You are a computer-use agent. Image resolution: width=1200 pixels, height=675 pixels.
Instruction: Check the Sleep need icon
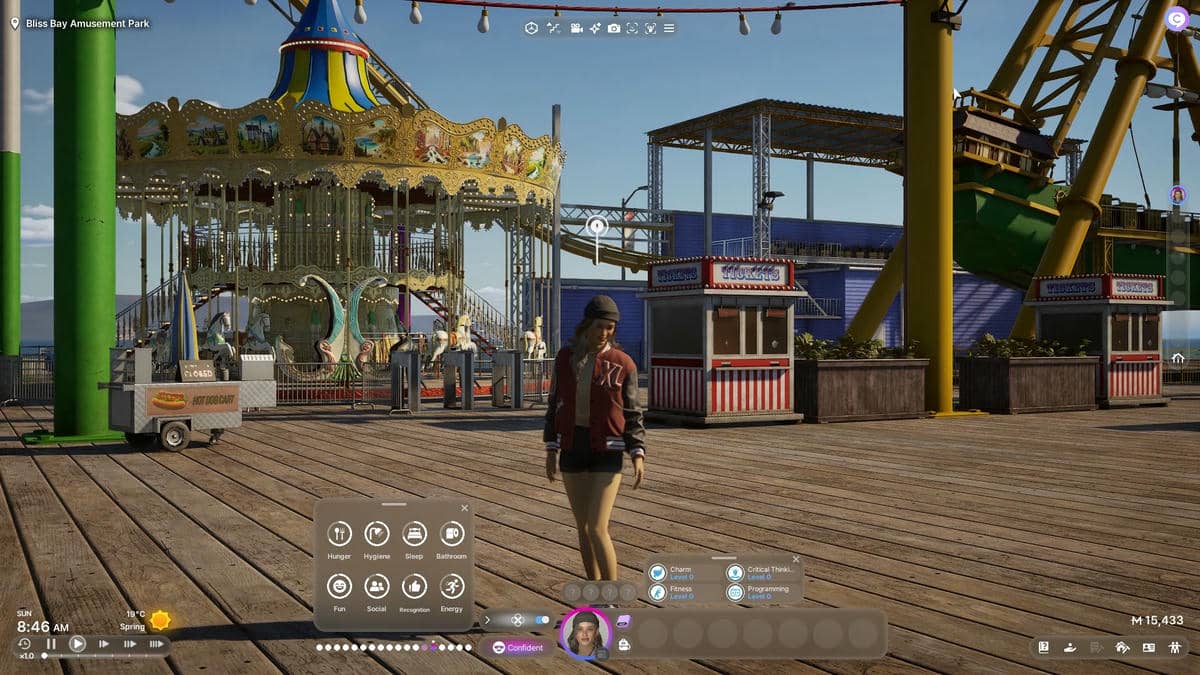tap(414, 534)
